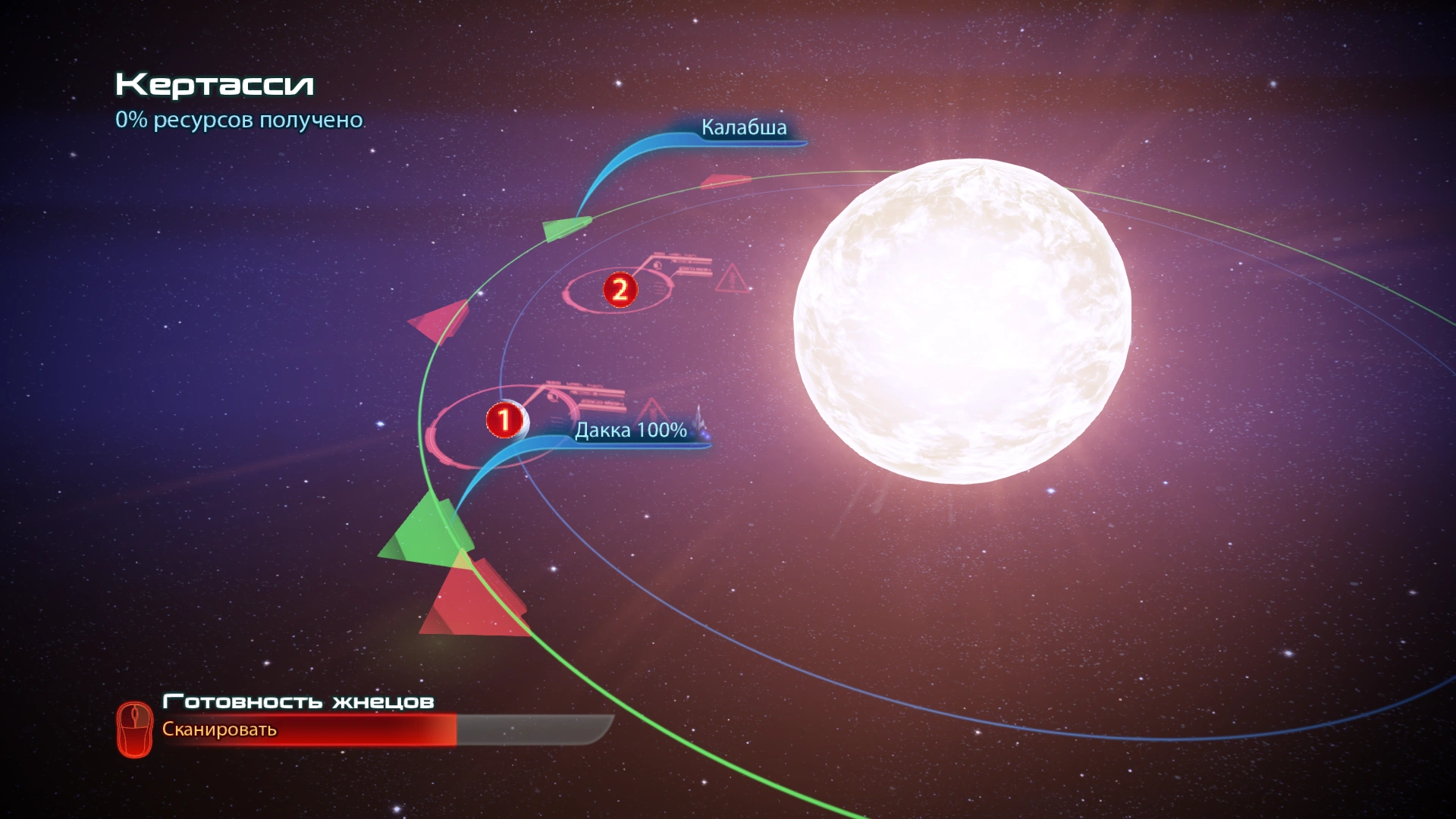Select the Калабша planet label
Image resolution: width=1456 pixels, height=819 pixels.
coord(743,127)
